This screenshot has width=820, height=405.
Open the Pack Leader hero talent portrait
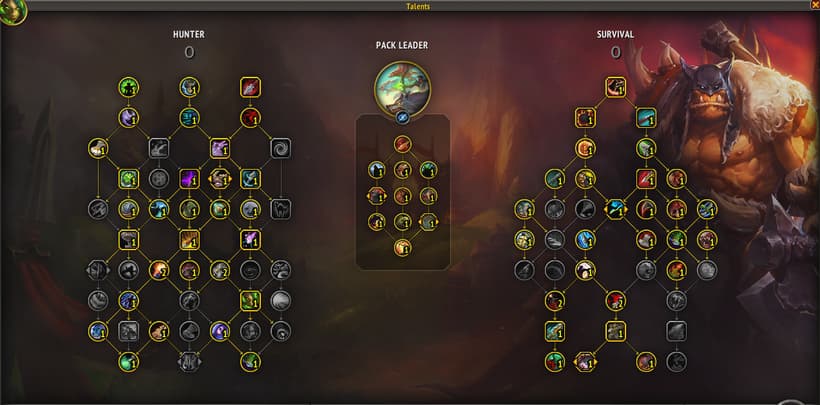click(x=401, y=86)
